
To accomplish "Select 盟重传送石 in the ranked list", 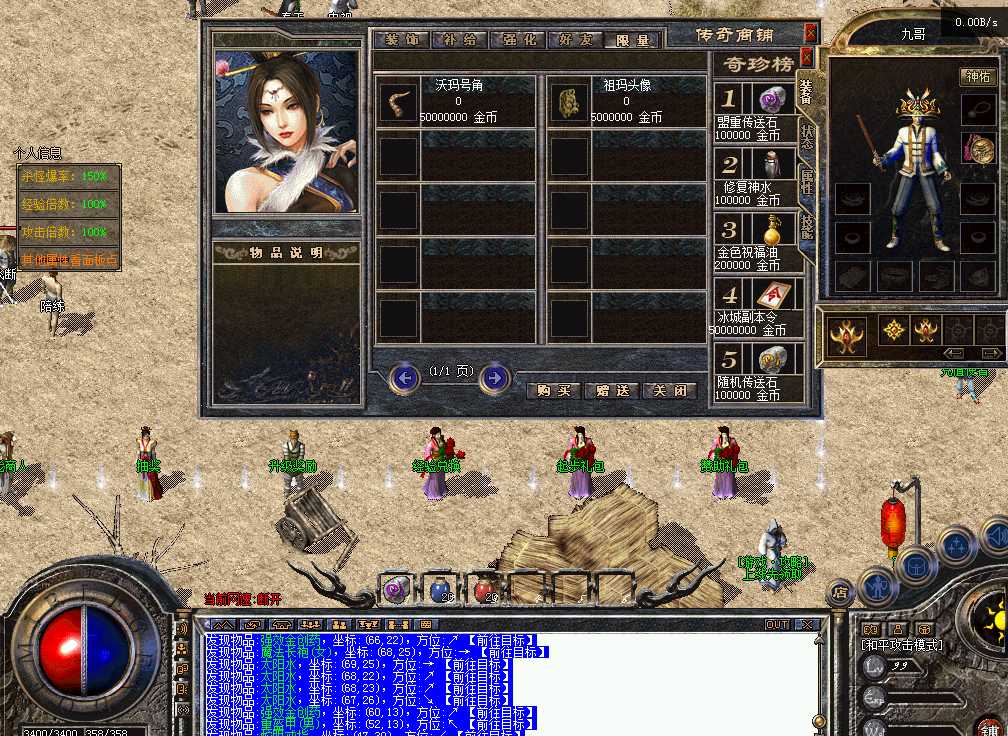I will (x=758, y=112).
